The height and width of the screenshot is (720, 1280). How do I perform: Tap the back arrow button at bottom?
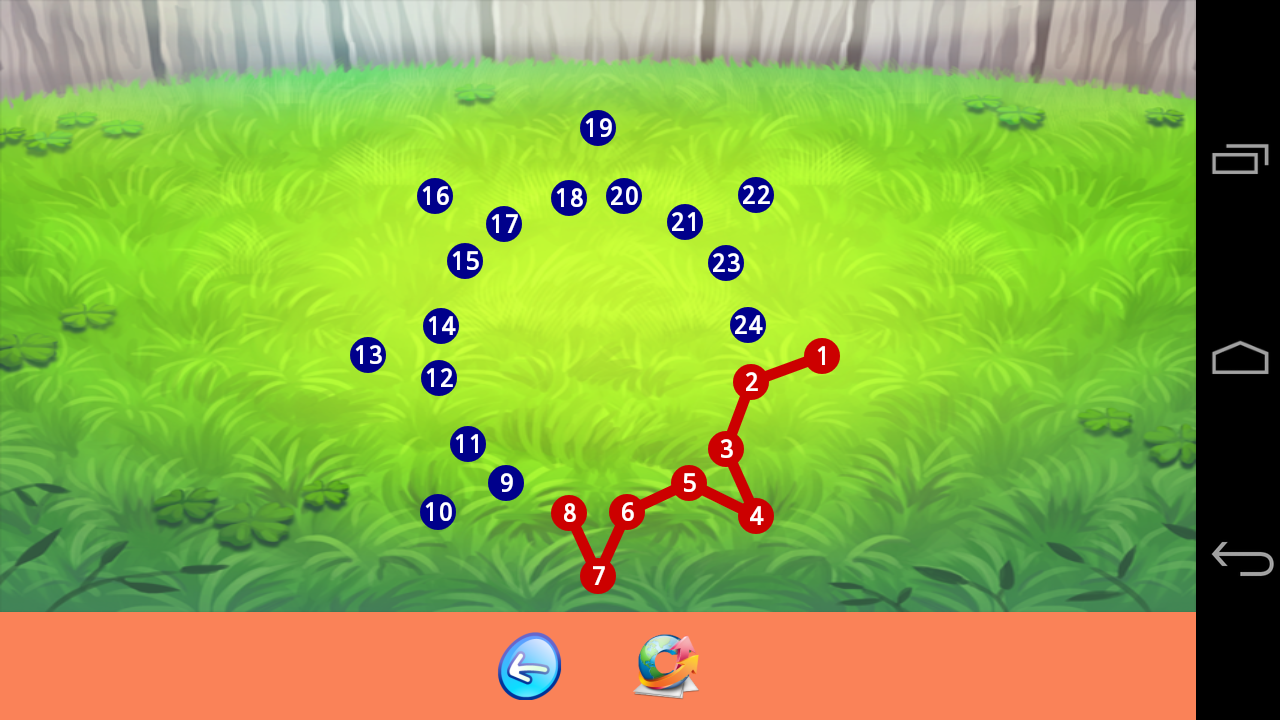(529, 665)
